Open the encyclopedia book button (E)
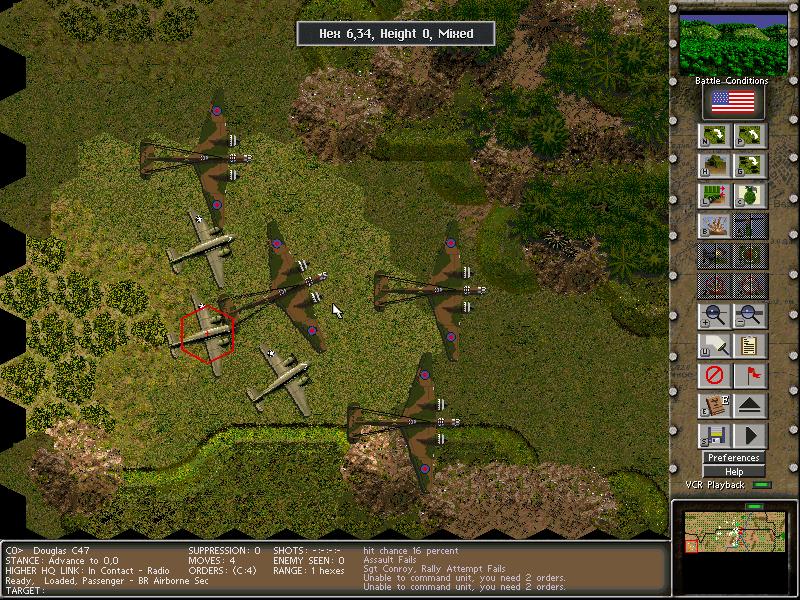 714,406
